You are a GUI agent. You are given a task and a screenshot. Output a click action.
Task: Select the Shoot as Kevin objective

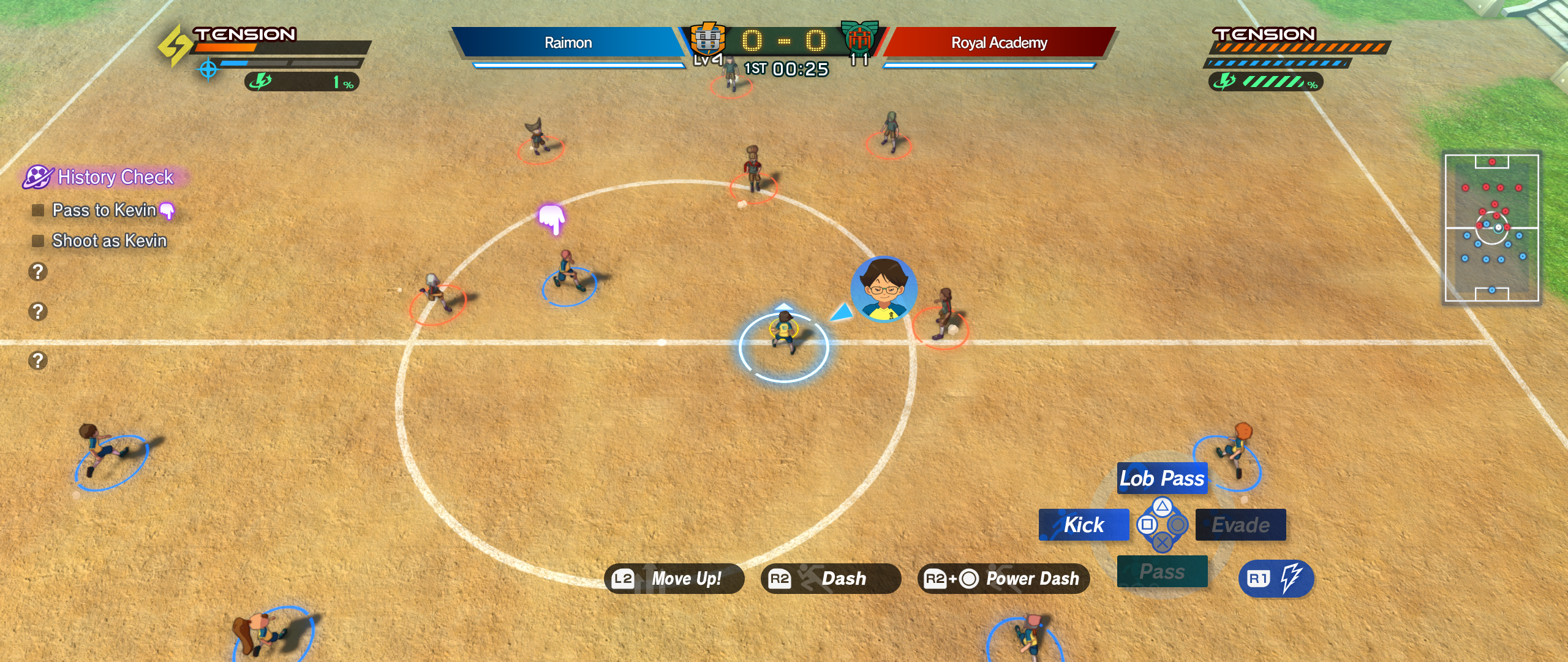[x=109, y=241]
